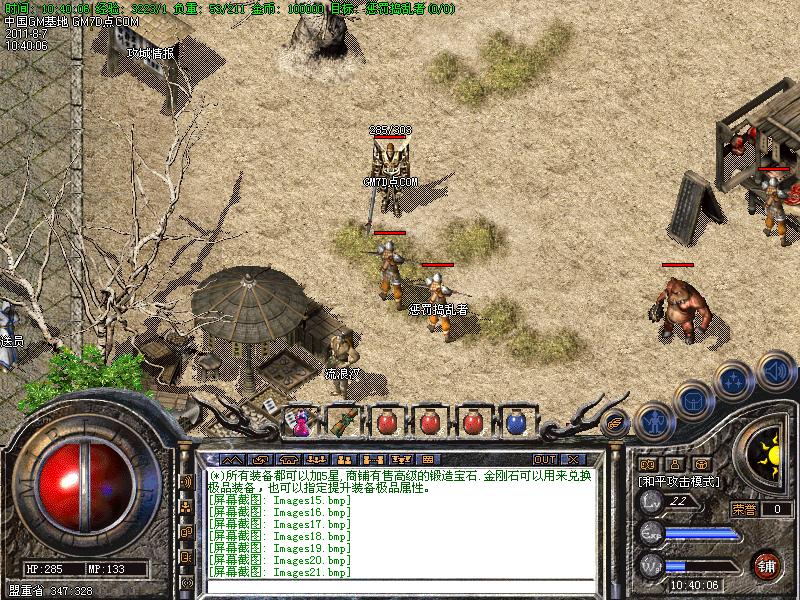
Task: Click the person icon above attack mode
Action: [675, 464]
